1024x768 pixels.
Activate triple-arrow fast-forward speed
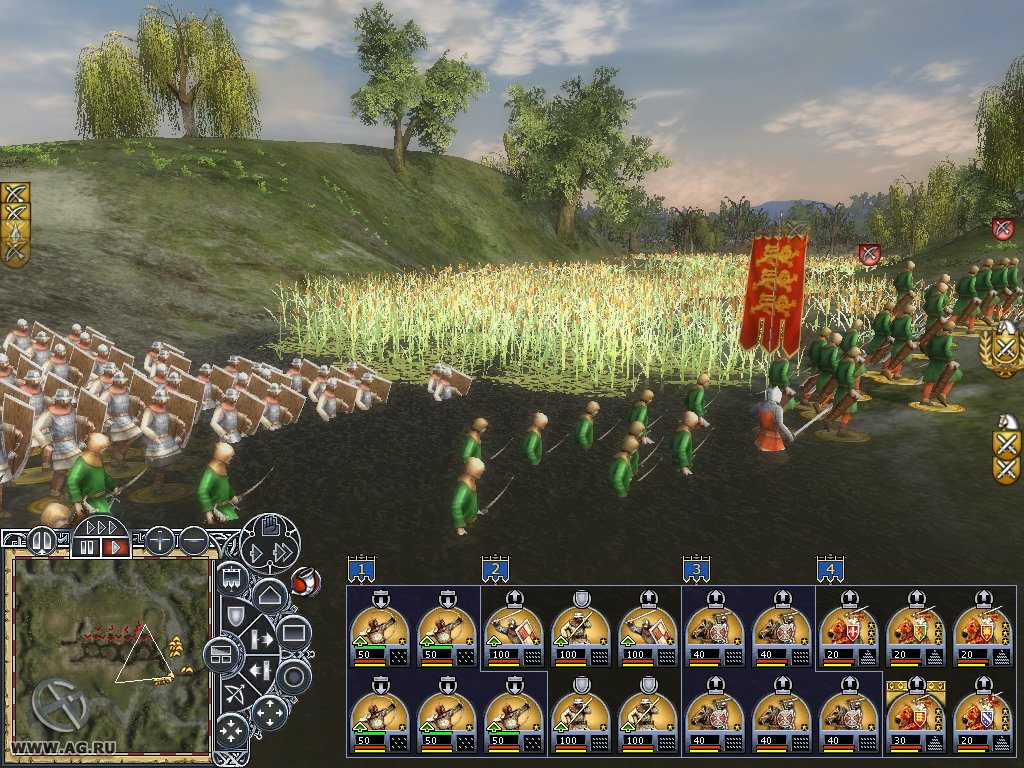click(103, 527)
